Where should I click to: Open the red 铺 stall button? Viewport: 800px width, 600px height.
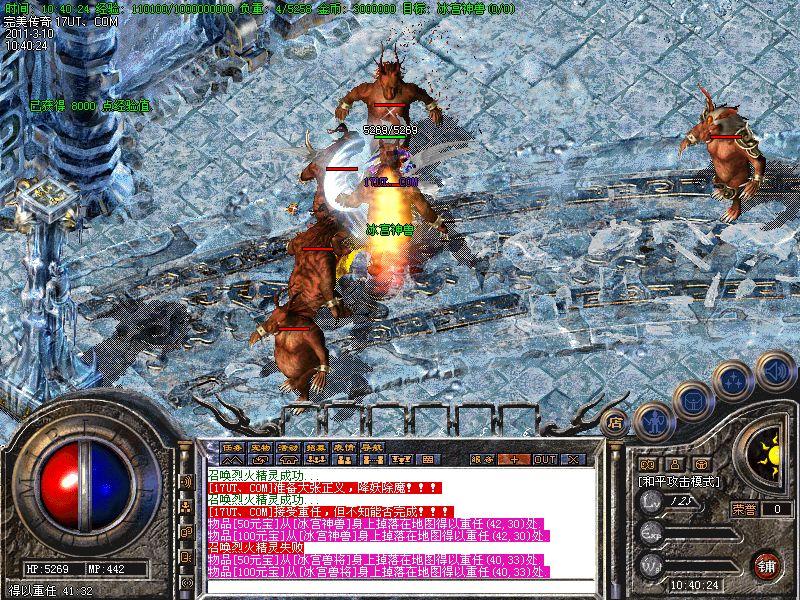coord(767,565)
